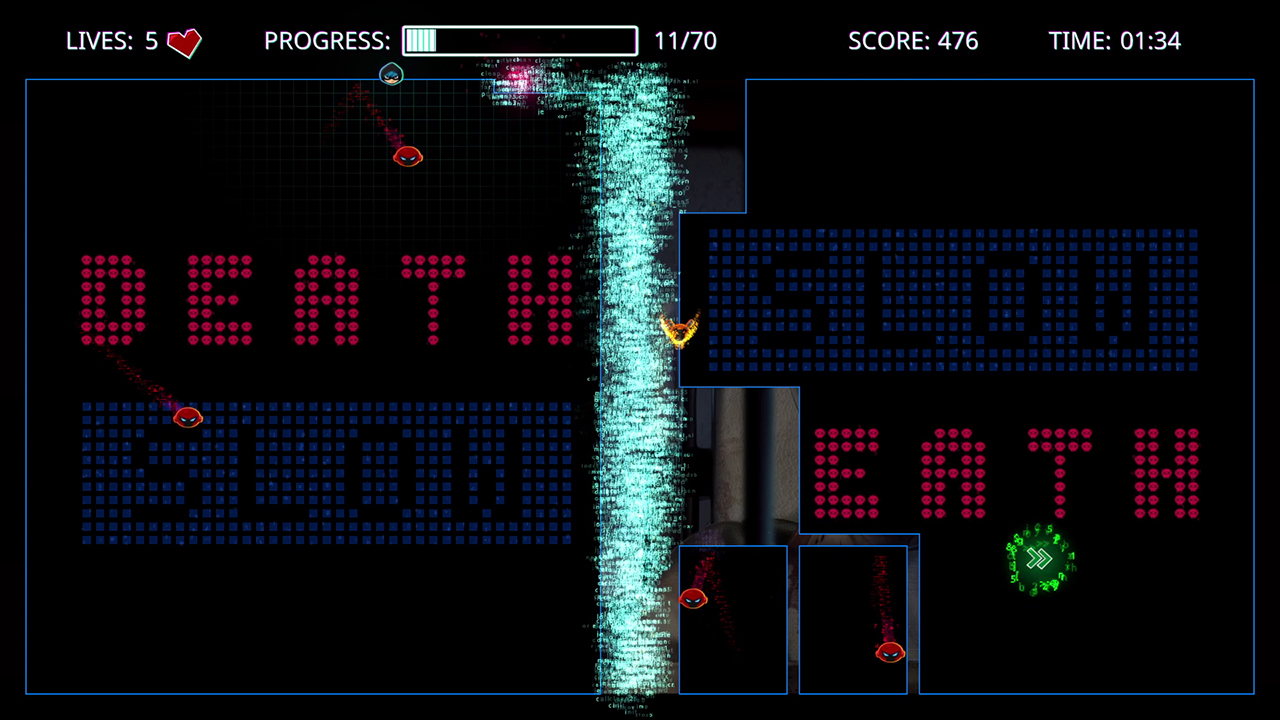
Task: Click the blue hooded player character
Action: click(391, 74)
